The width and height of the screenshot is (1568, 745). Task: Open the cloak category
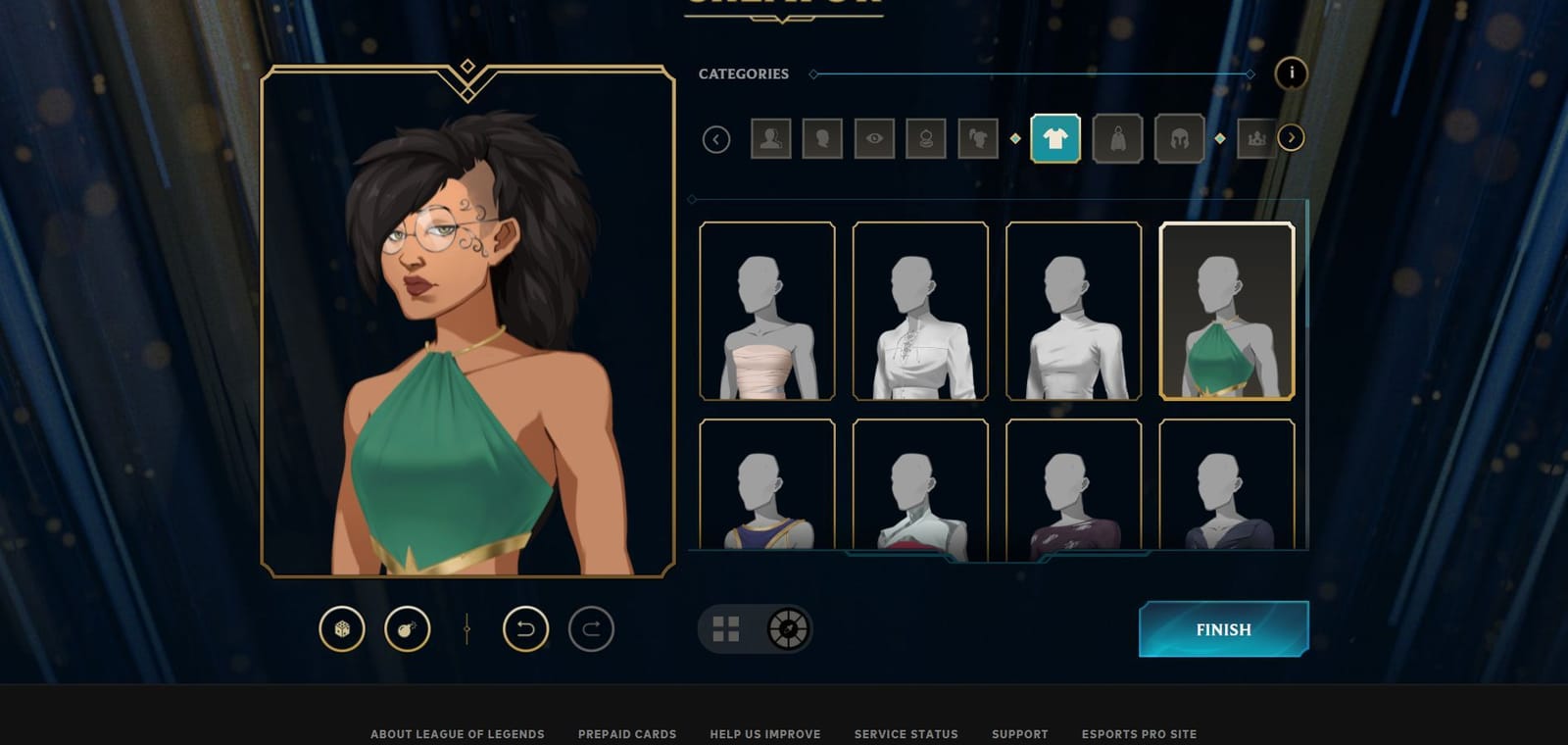click(1116, 138)
